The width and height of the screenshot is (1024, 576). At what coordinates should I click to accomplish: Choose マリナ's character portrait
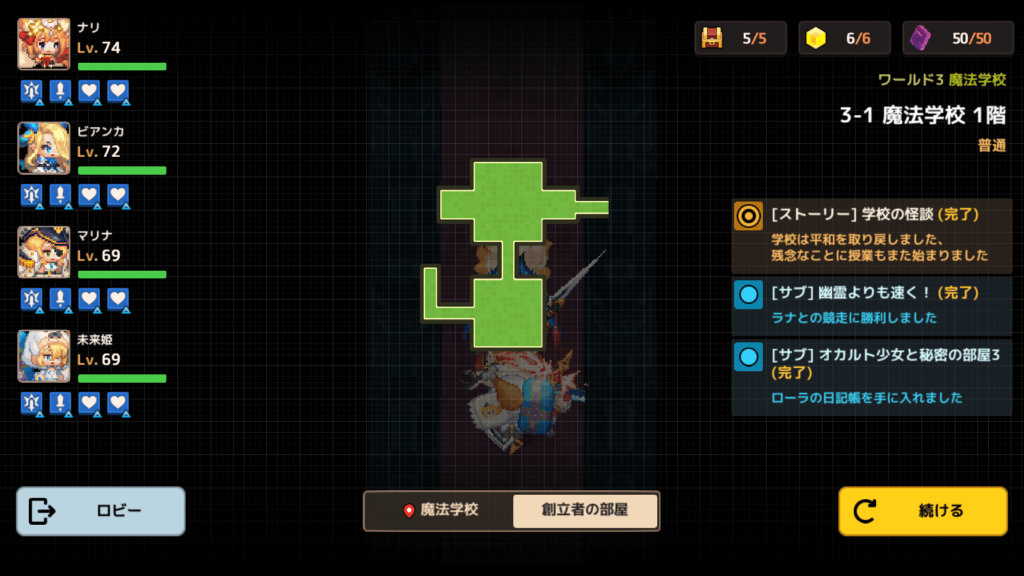44,252
